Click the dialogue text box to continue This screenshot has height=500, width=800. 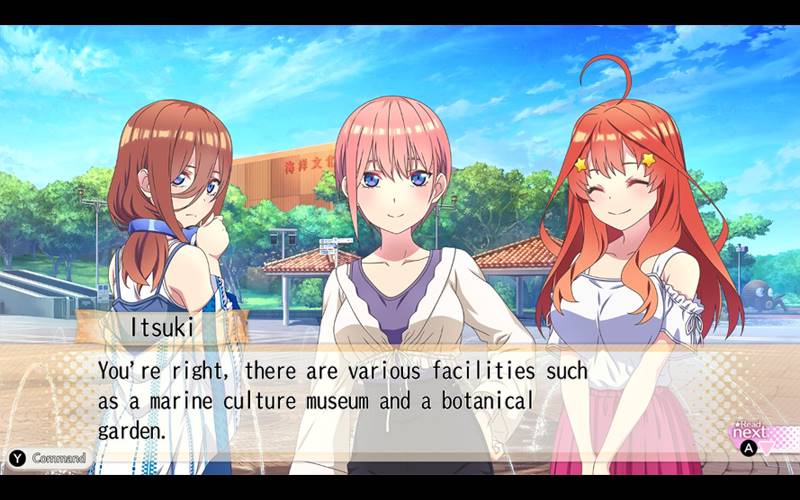tap(400, 398)
